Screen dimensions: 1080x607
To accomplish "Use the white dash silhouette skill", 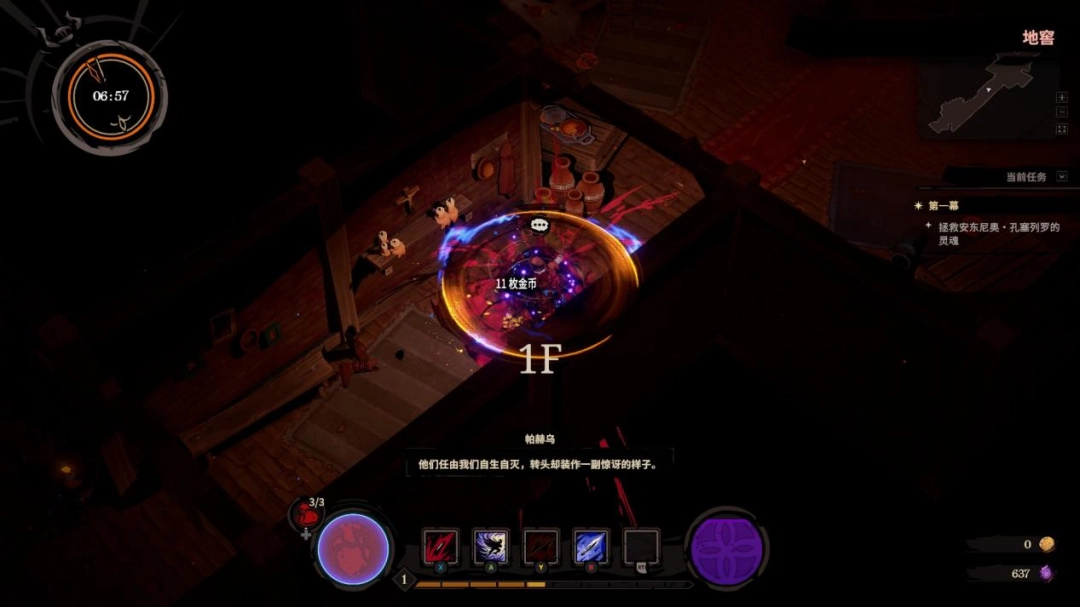I will [x=491, y=547].
